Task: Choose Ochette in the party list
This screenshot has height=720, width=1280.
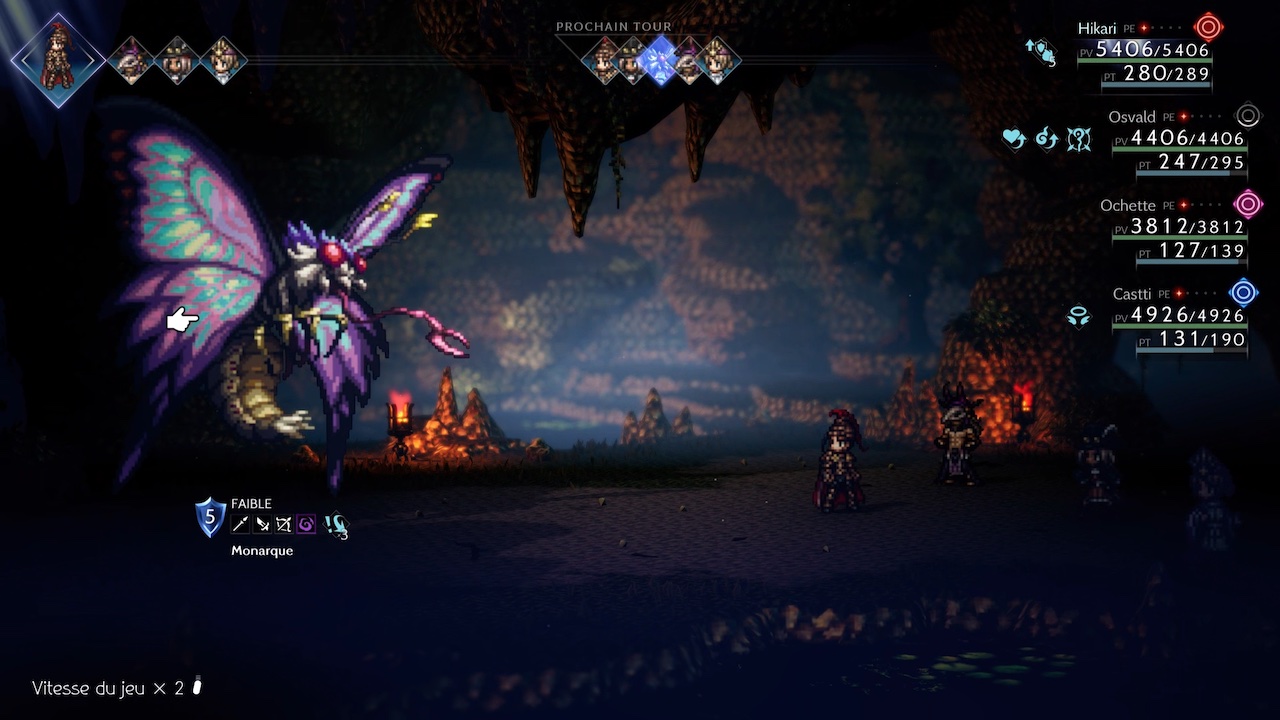Action: pos(1127,206)
